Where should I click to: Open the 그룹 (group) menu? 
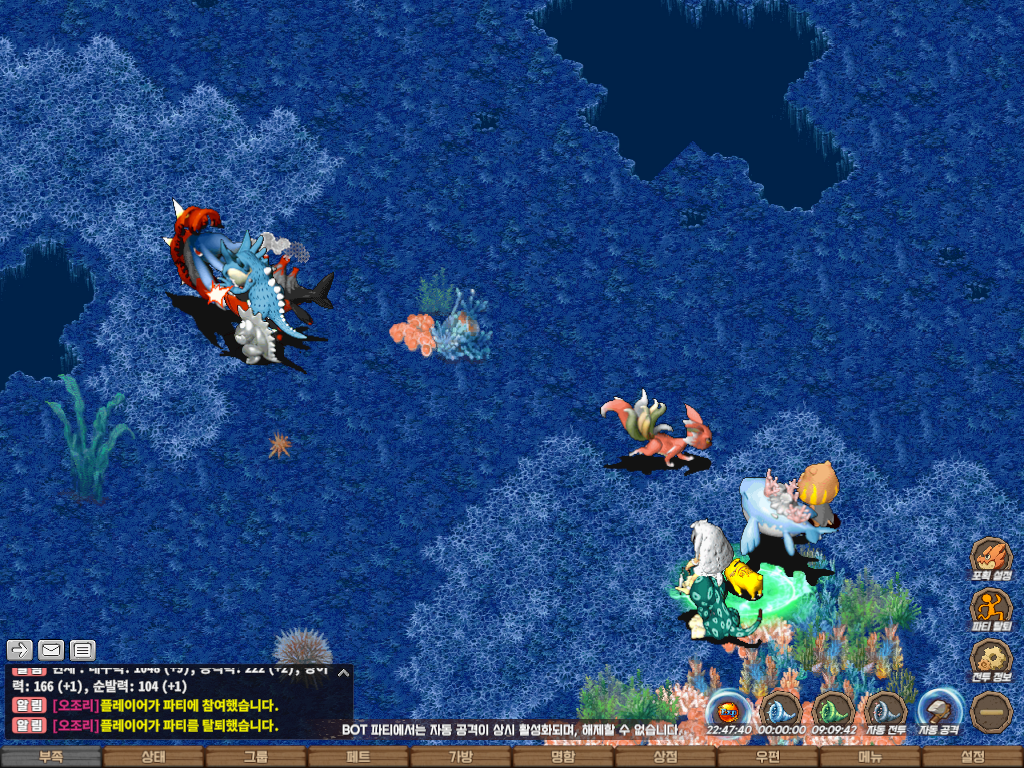256,757
